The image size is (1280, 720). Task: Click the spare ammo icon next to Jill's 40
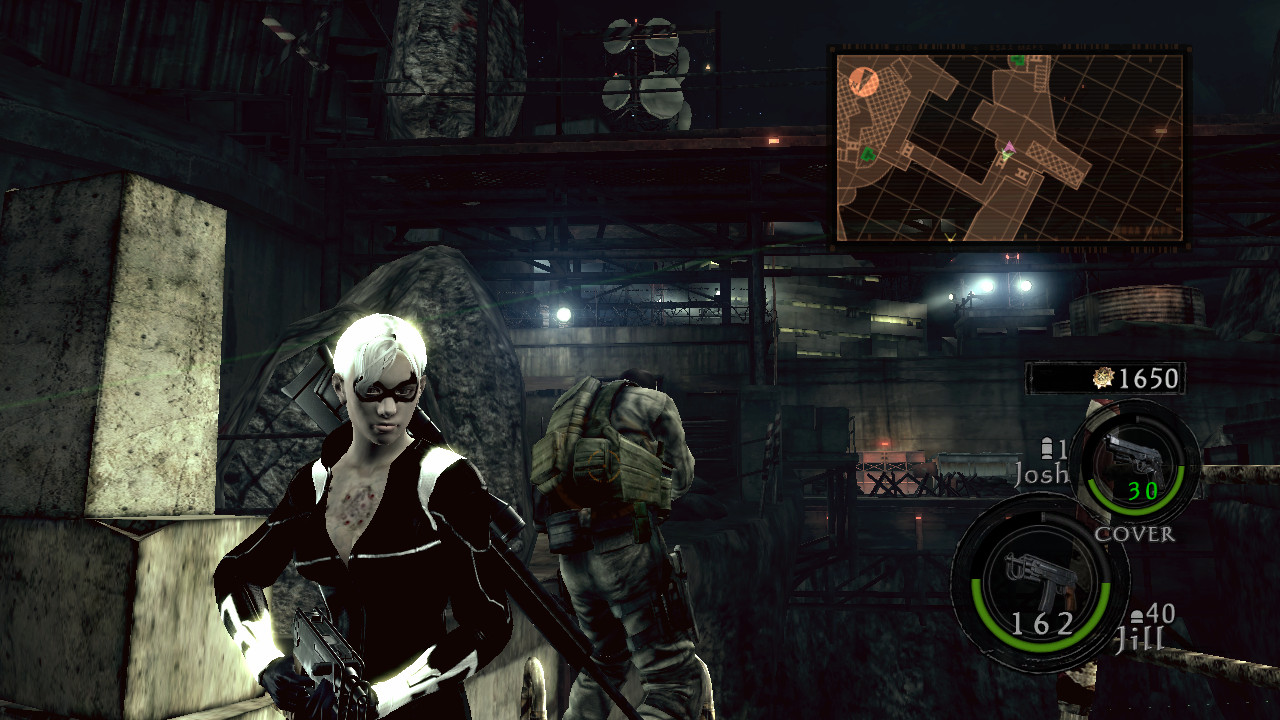(x=1137, y=614)
